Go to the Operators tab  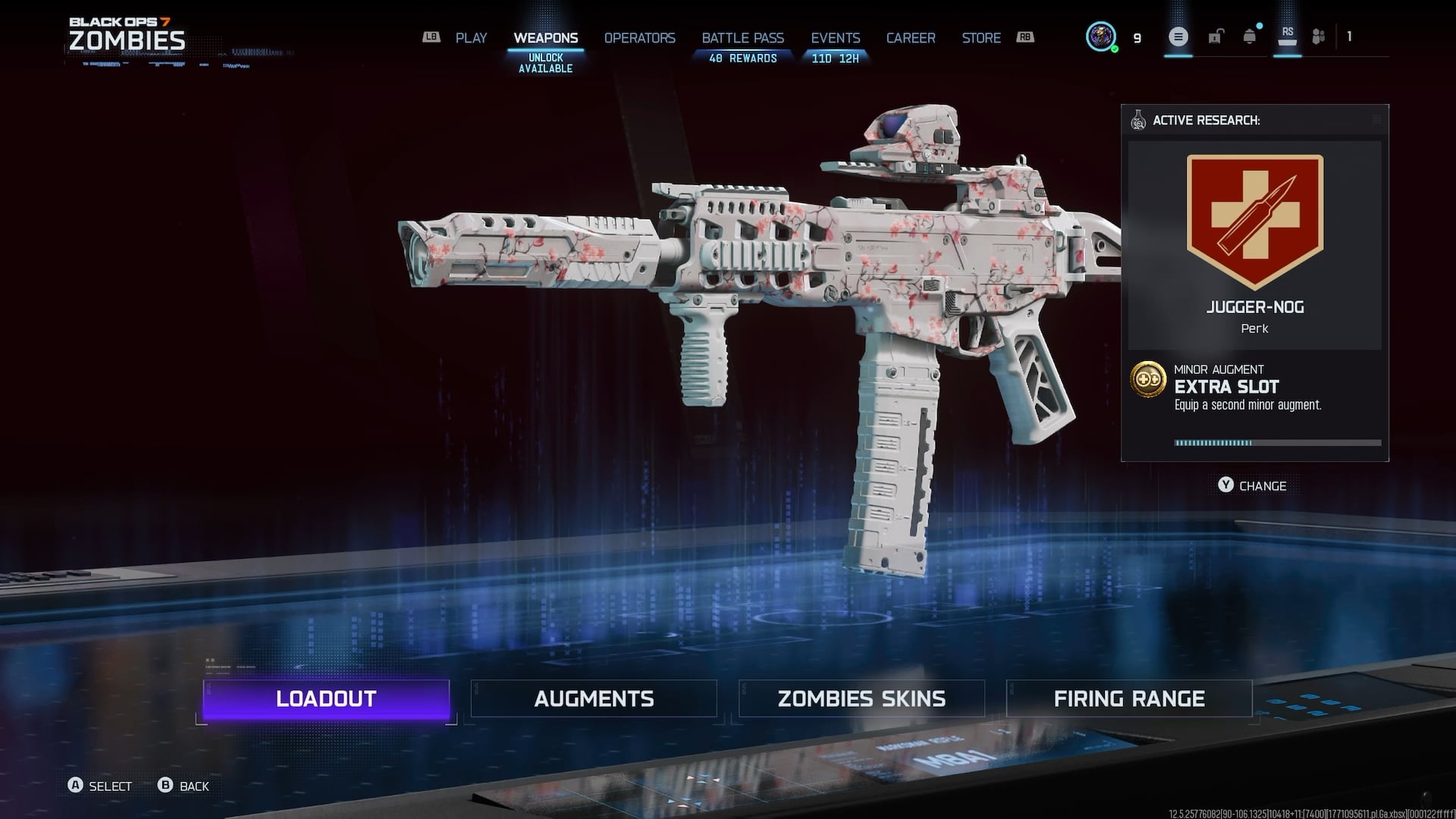pos(639,38)
